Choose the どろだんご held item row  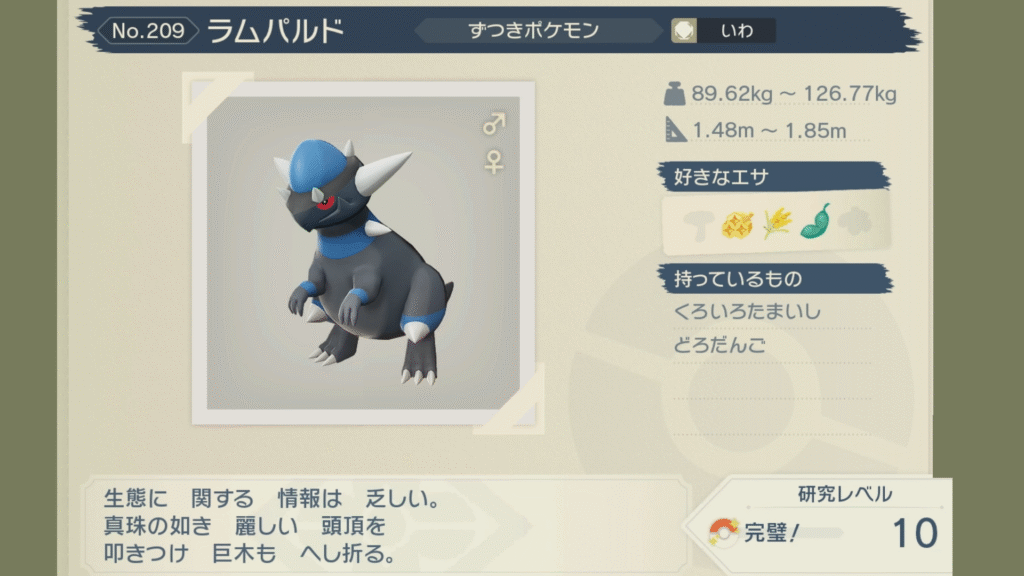(x=721, y=346)
